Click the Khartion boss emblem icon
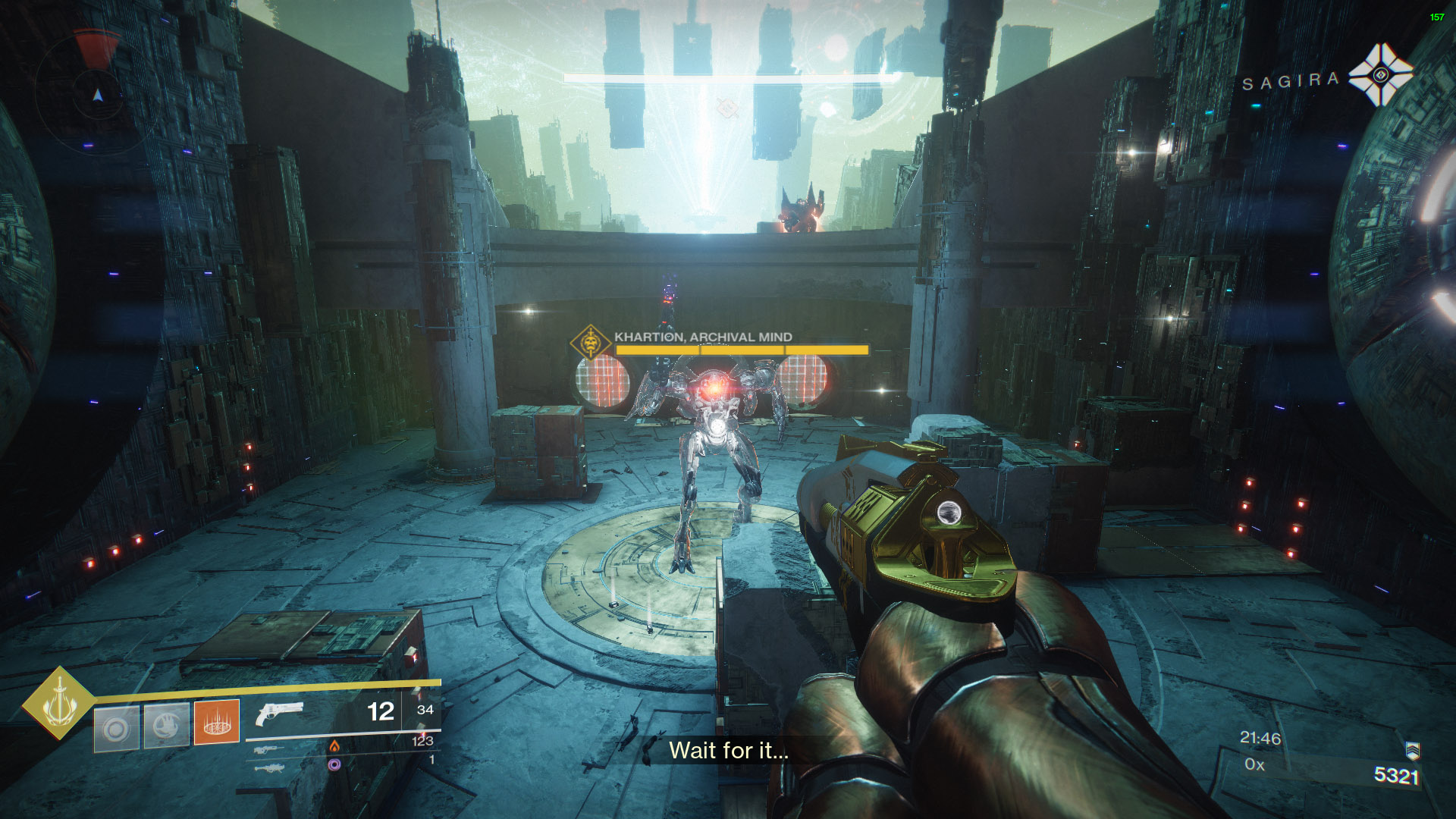 [591, 344]
